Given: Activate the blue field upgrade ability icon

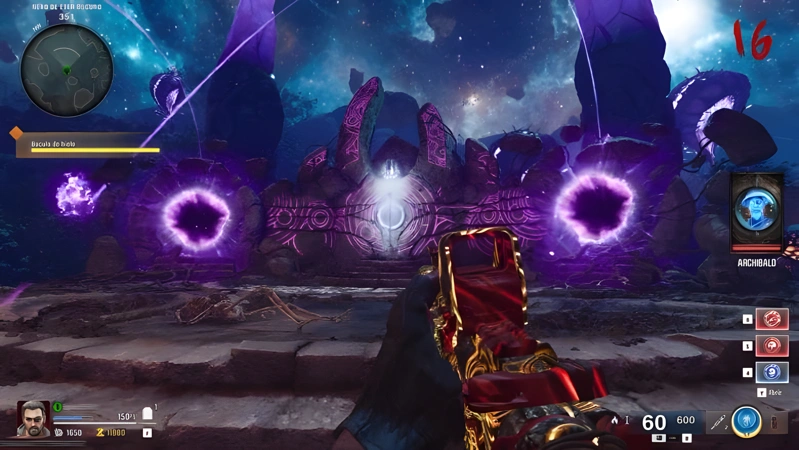Looking at the screenshot, I should click(745, 421).
